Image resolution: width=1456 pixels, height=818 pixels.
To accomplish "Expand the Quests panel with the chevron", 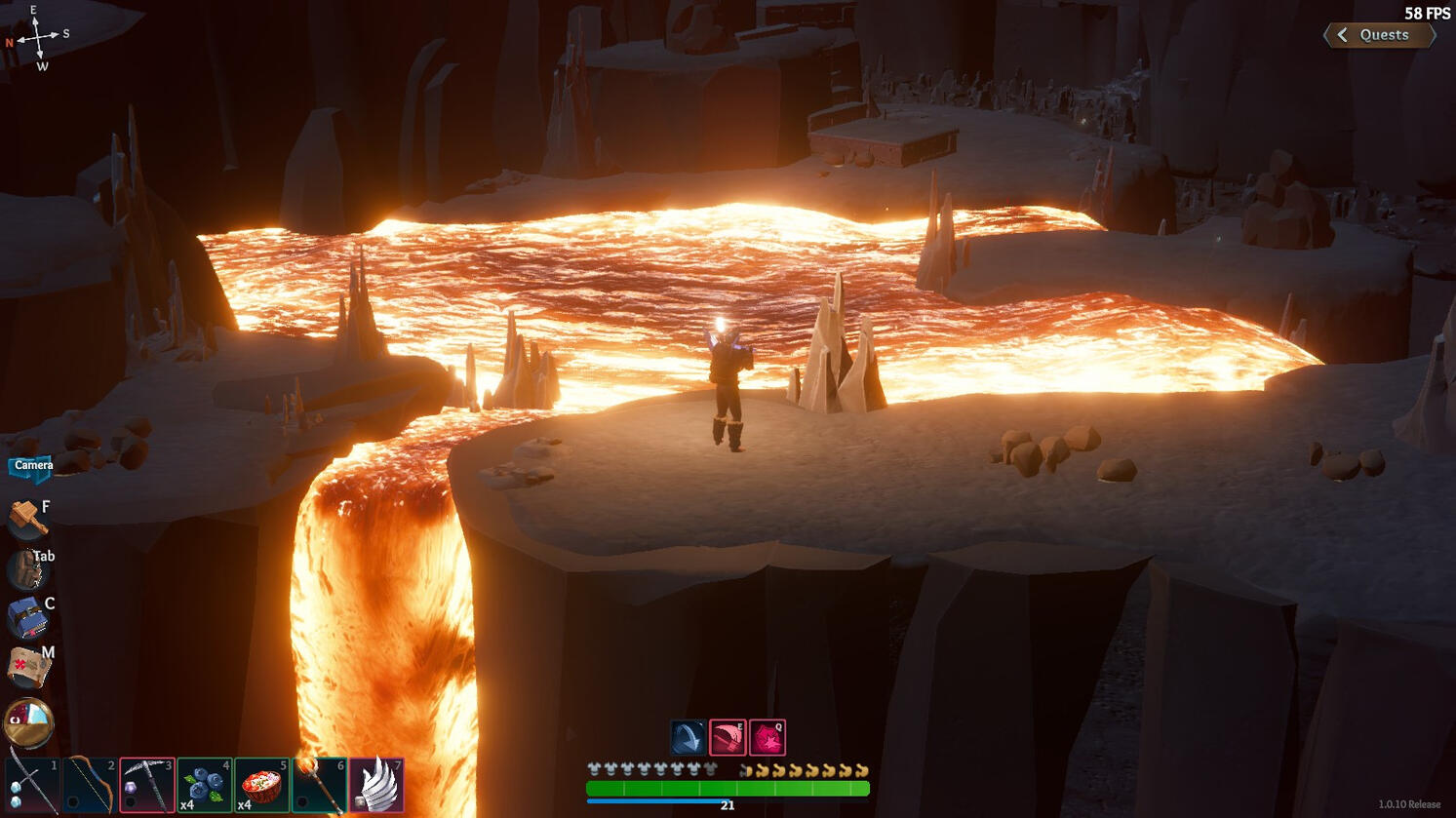I will (x=1343, y=35).
